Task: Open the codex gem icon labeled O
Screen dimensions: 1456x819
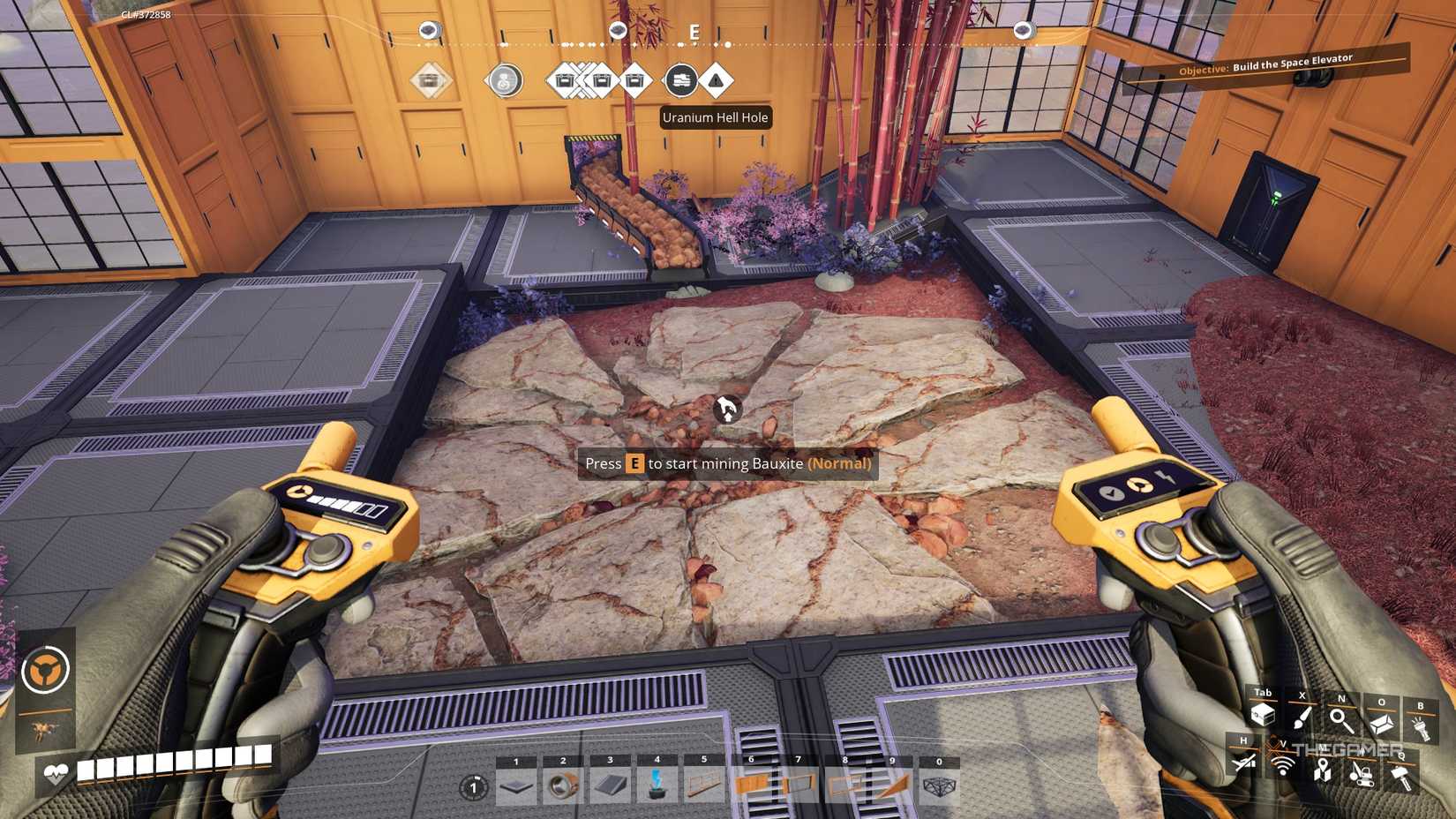Action: click(1381, 723)
